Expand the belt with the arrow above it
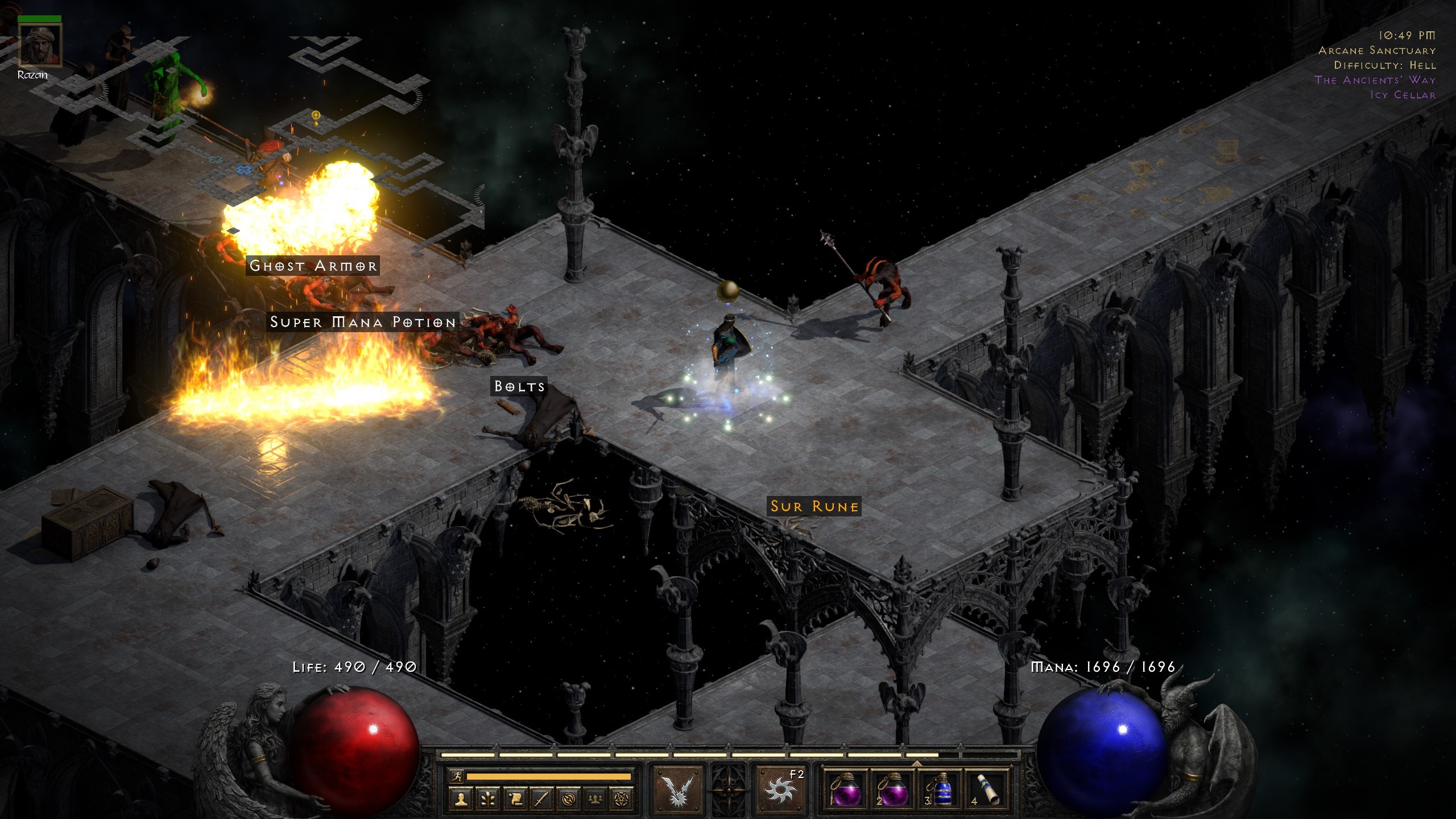This screenshot has height=819, width=1456. coord(916,763)
